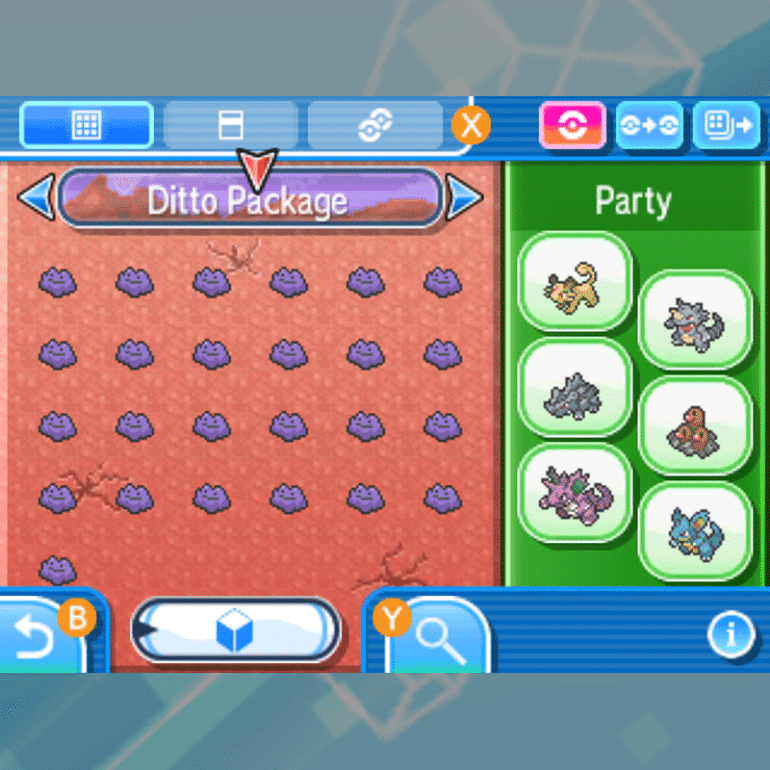Screen dimensions: 770x770
Task: Go to the next box with the right arrow
Action: (x=464, y=197)
